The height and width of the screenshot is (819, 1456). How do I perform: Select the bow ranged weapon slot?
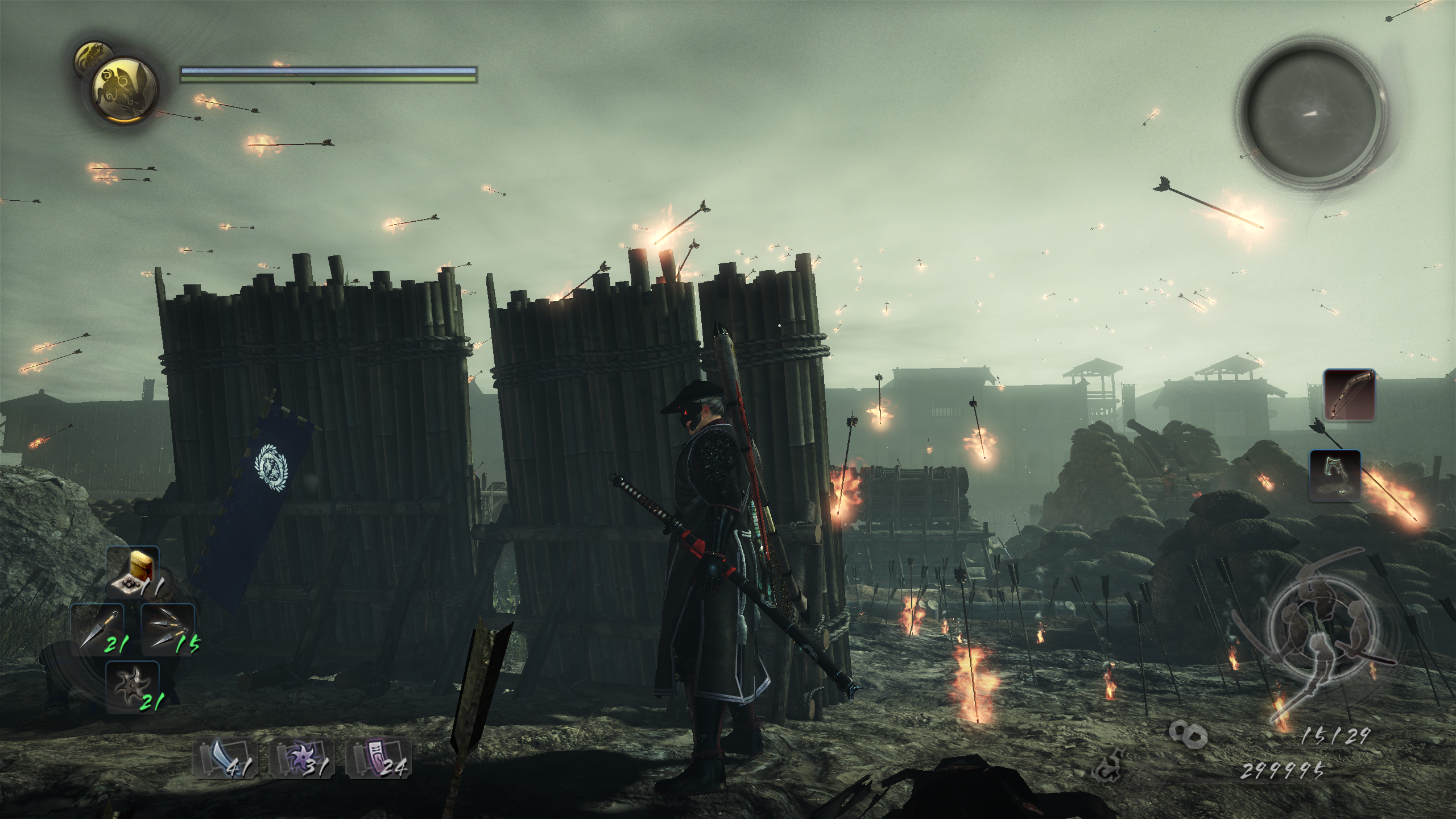1349,394
